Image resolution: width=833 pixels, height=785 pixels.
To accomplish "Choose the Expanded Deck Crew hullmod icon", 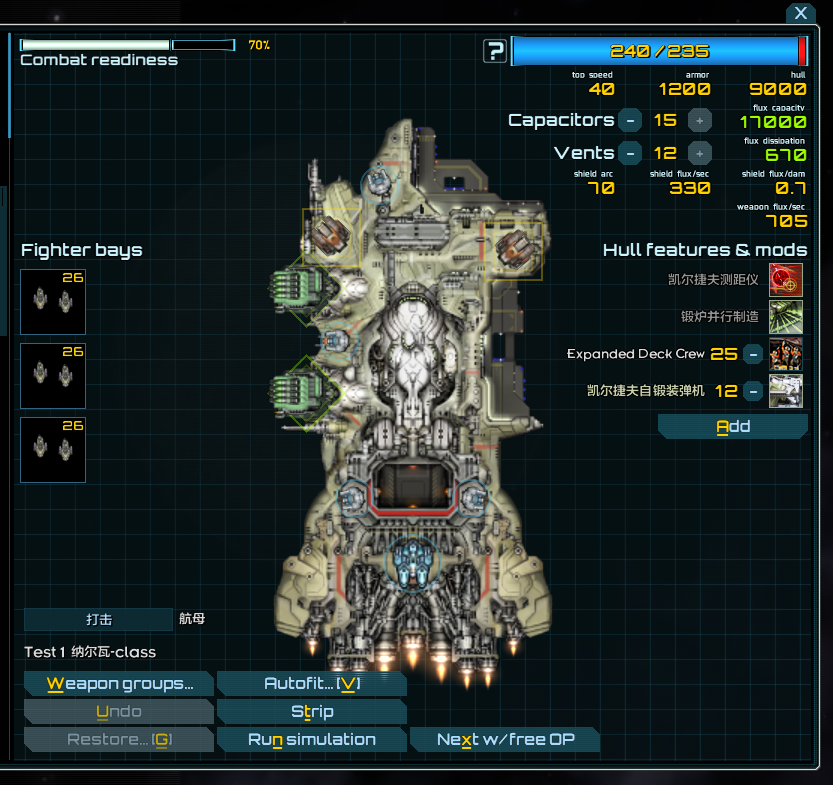I will (786, 354).
